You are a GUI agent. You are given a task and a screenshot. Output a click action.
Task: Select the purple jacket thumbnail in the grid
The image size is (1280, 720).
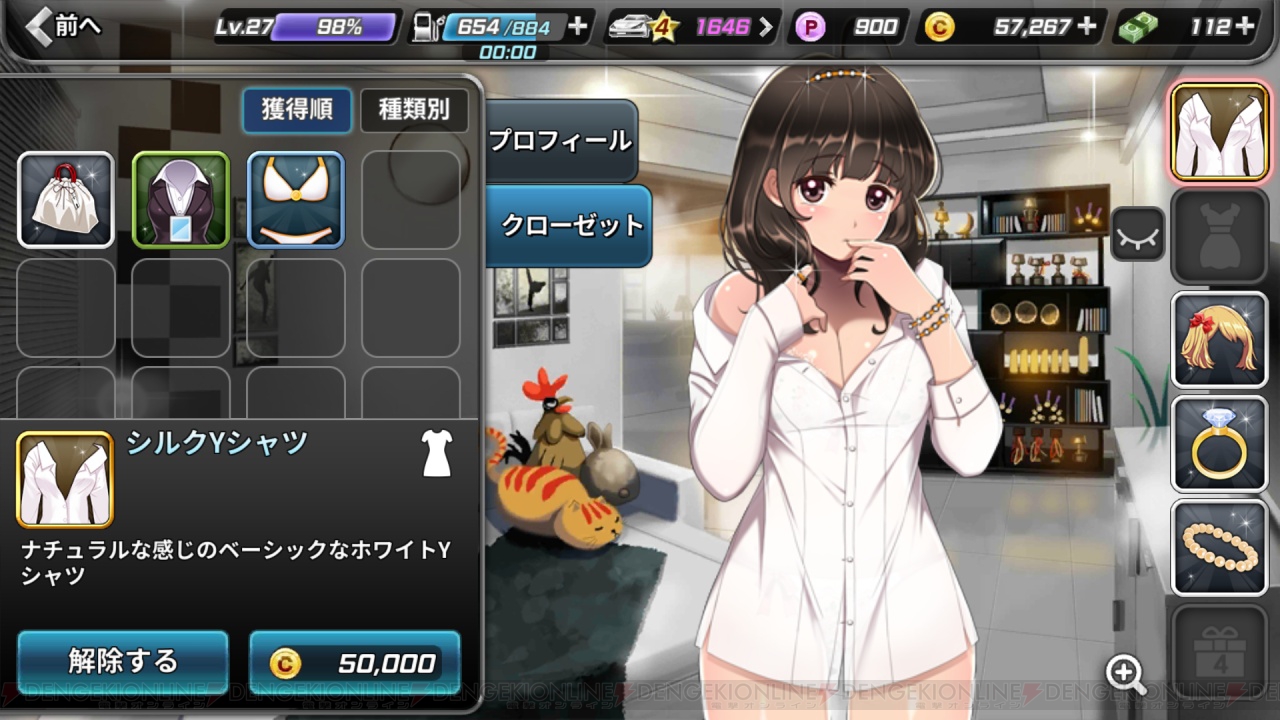click(x=180, y=199)
